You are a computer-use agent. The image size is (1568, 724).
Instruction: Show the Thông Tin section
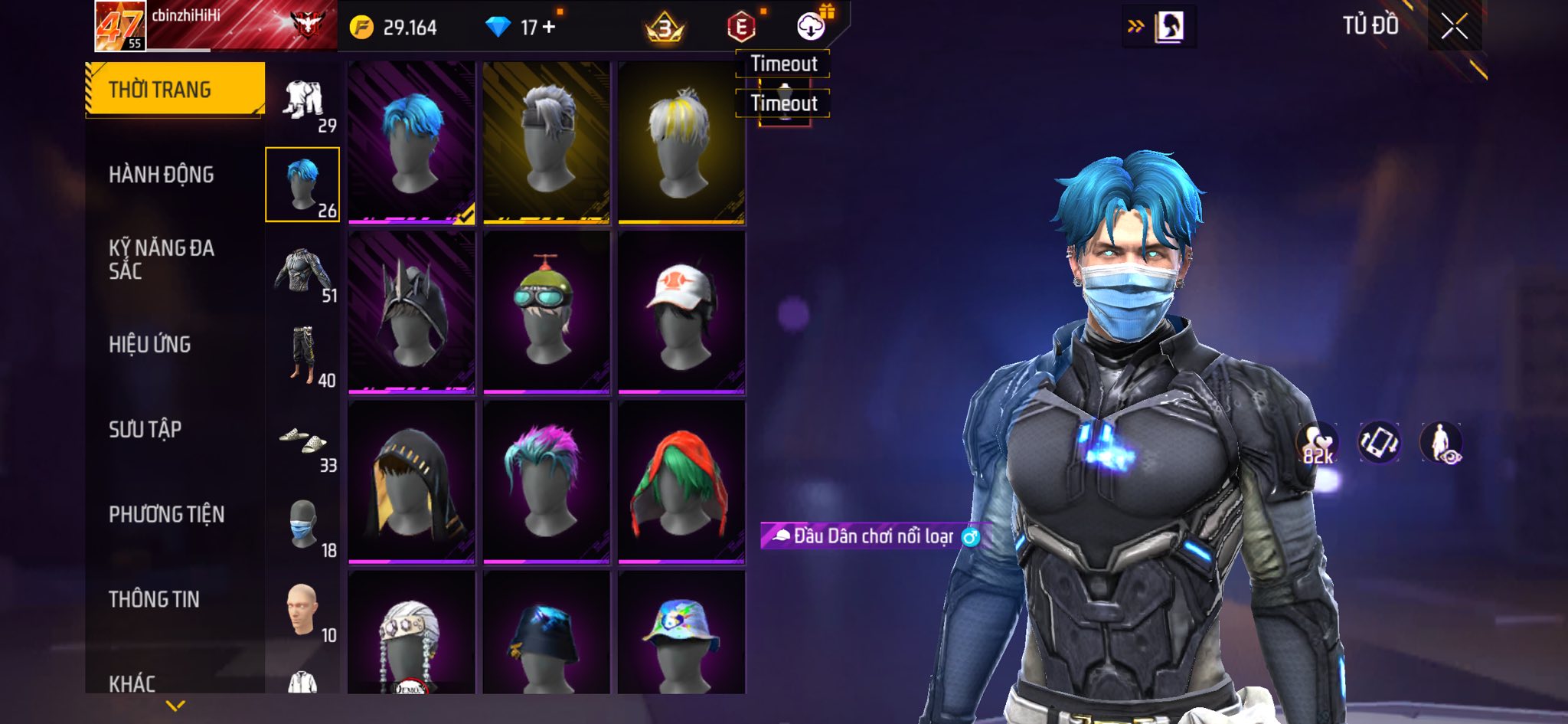click(154, 599)
